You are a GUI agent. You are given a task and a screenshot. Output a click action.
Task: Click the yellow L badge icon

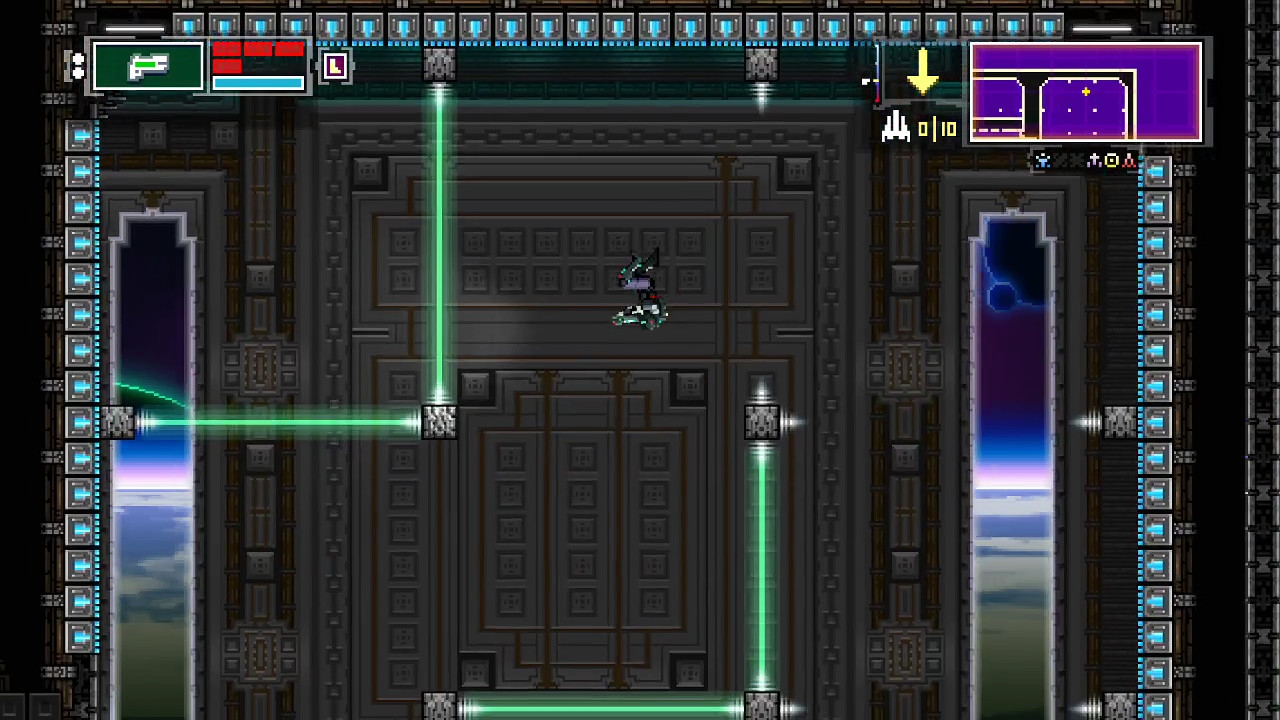(335, 66)
